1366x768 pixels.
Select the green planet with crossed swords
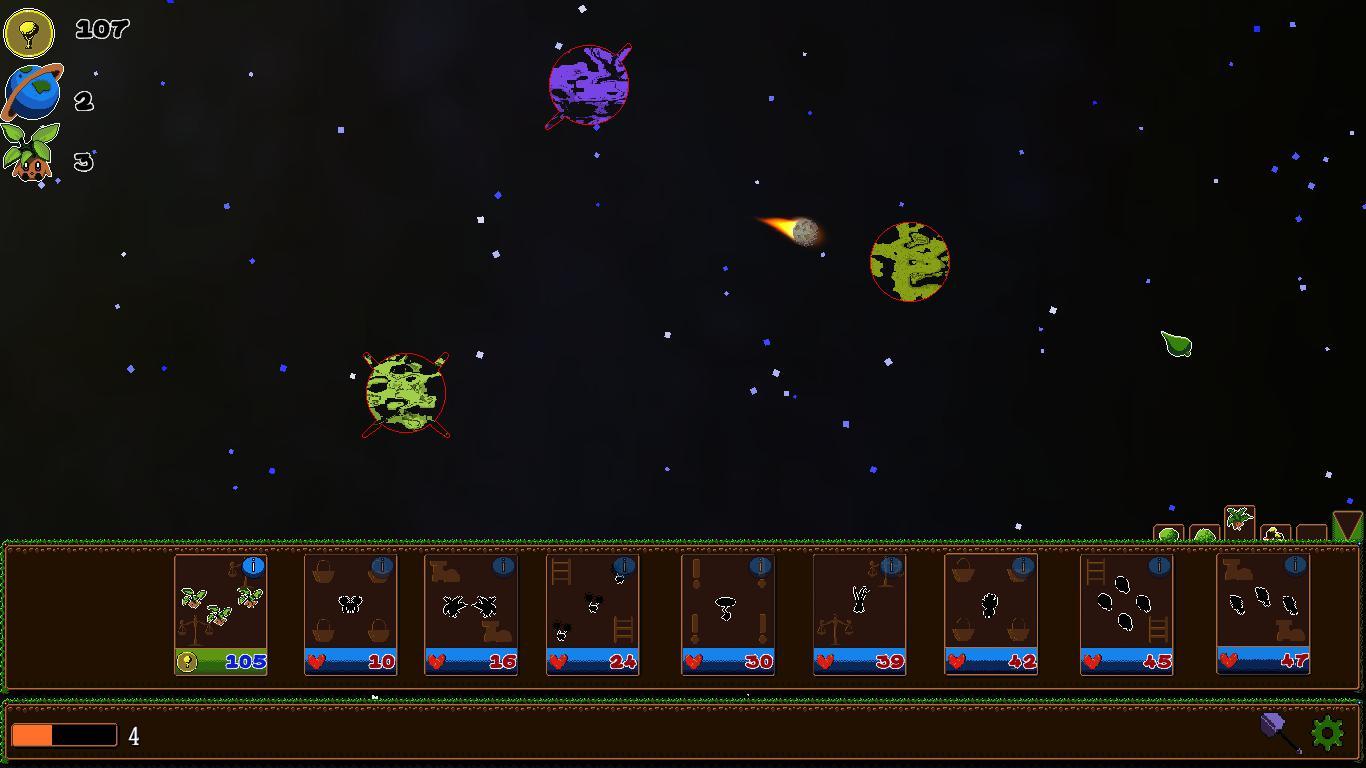click(405, 394)
